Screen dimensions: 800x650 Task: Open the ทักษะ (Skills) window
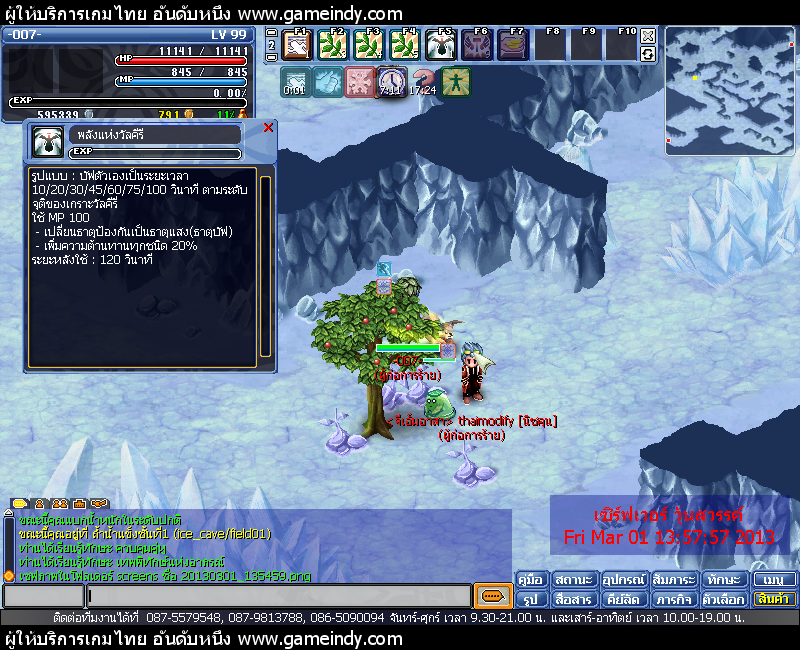tap(720, 580)
